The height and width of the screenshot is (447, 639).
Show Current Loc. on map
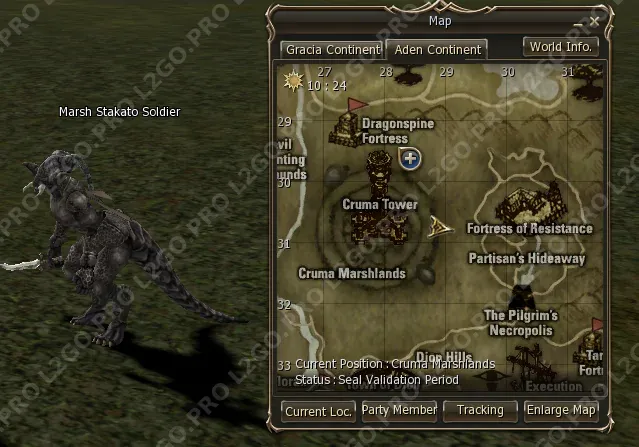(x=318, y=411)
